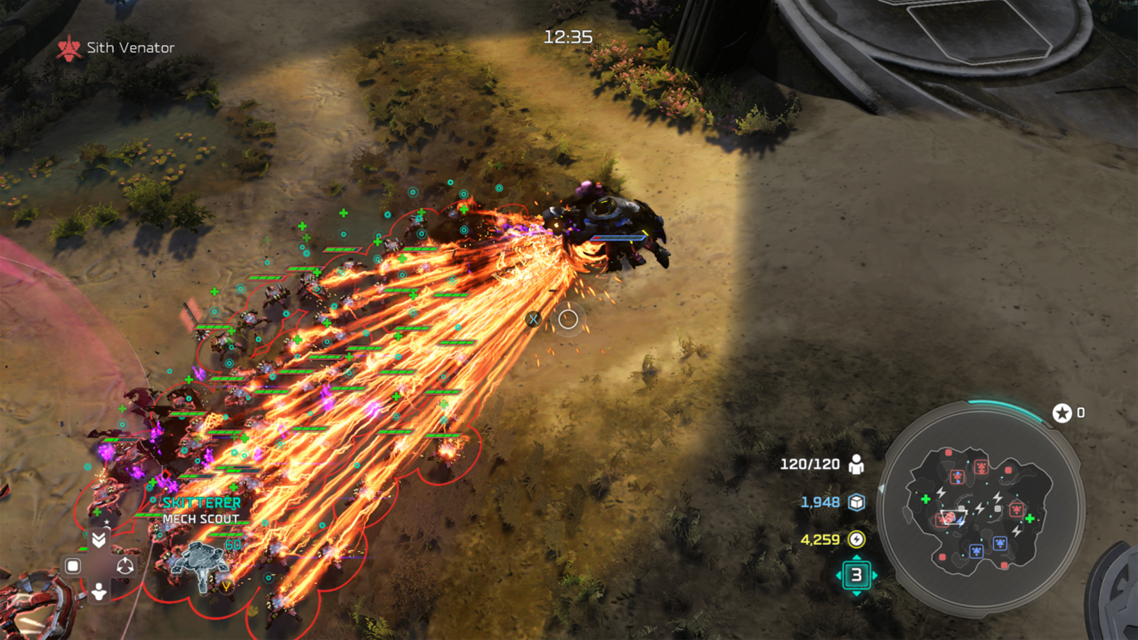The height and width of the screenshot is (640, 1138).
Task: Click the Sith Venator player emblem
Action: coord(69,48)
